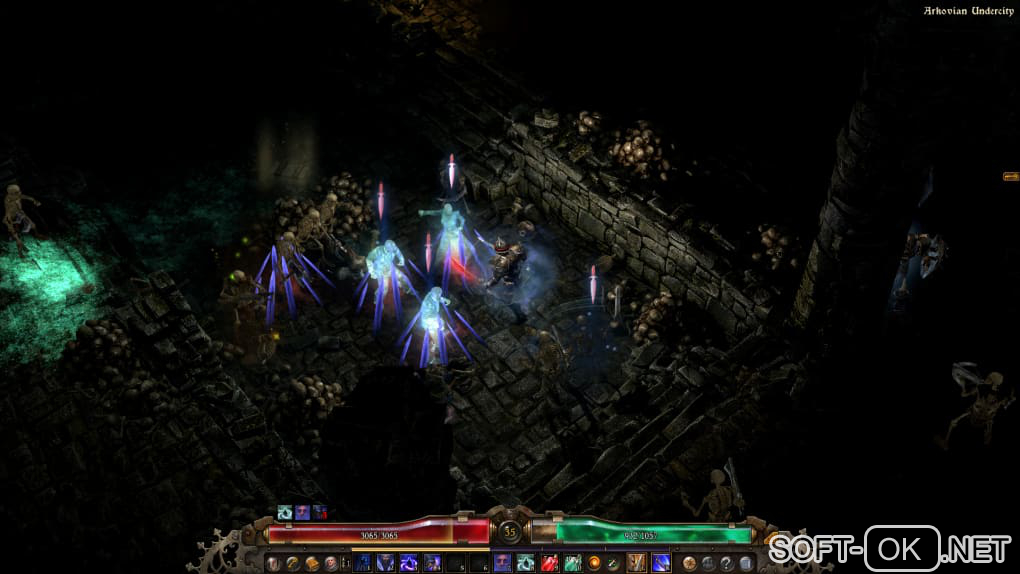Select the left mouse button attack skill
Viewport: 1020px width, 574px height.
point(636,563)
